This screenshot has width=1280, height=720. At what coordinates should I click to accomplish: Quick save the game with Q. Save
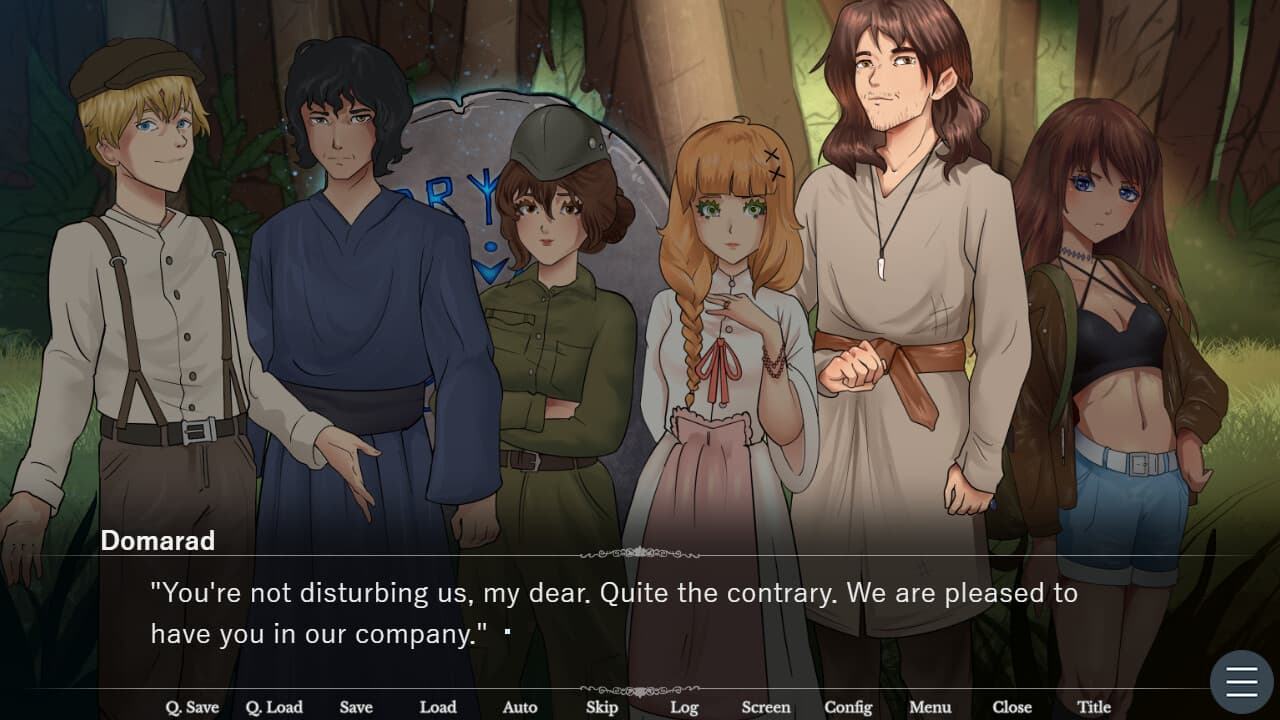click(x=193, y=707)
